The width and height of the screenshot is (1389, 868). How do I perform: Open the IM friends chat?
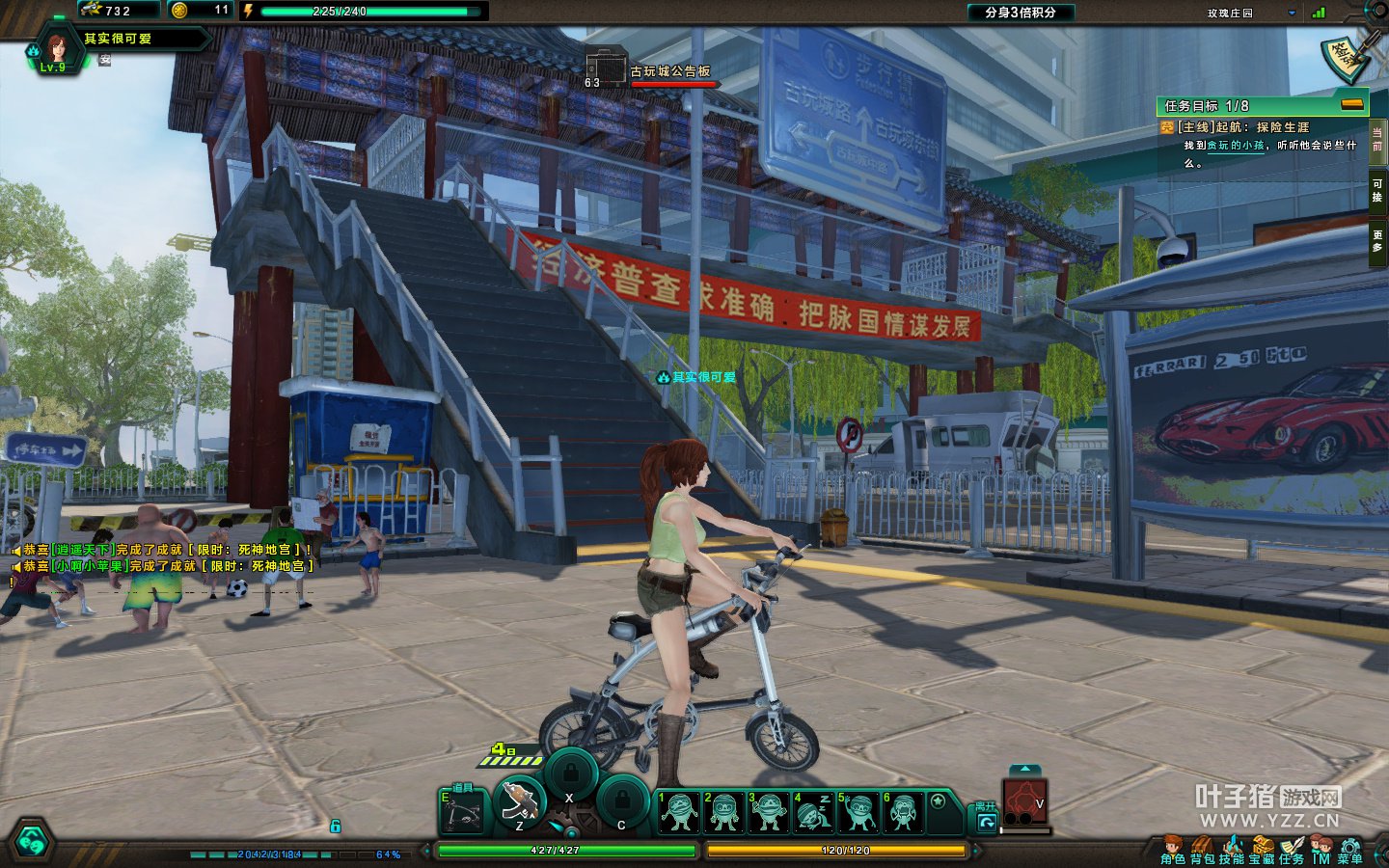(x=1321, y=850)
